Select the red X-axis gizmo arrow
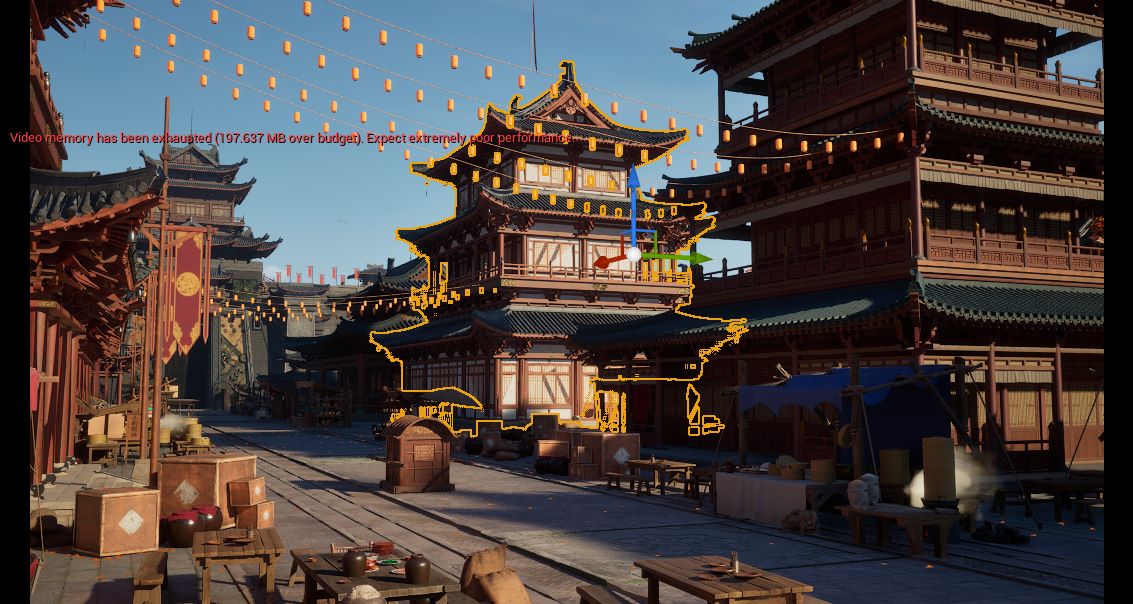Image resolution: width=1133 pixels, height=604 pixels. 606,262
